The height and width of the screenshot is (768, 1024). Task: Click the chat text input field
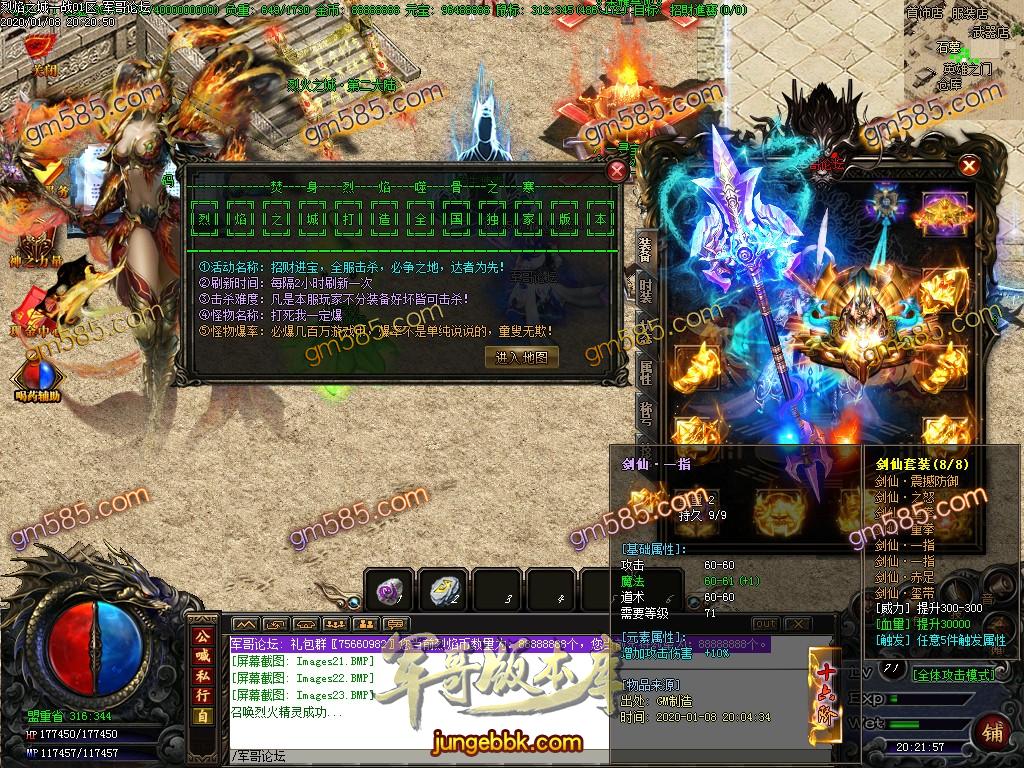[420, 757]
